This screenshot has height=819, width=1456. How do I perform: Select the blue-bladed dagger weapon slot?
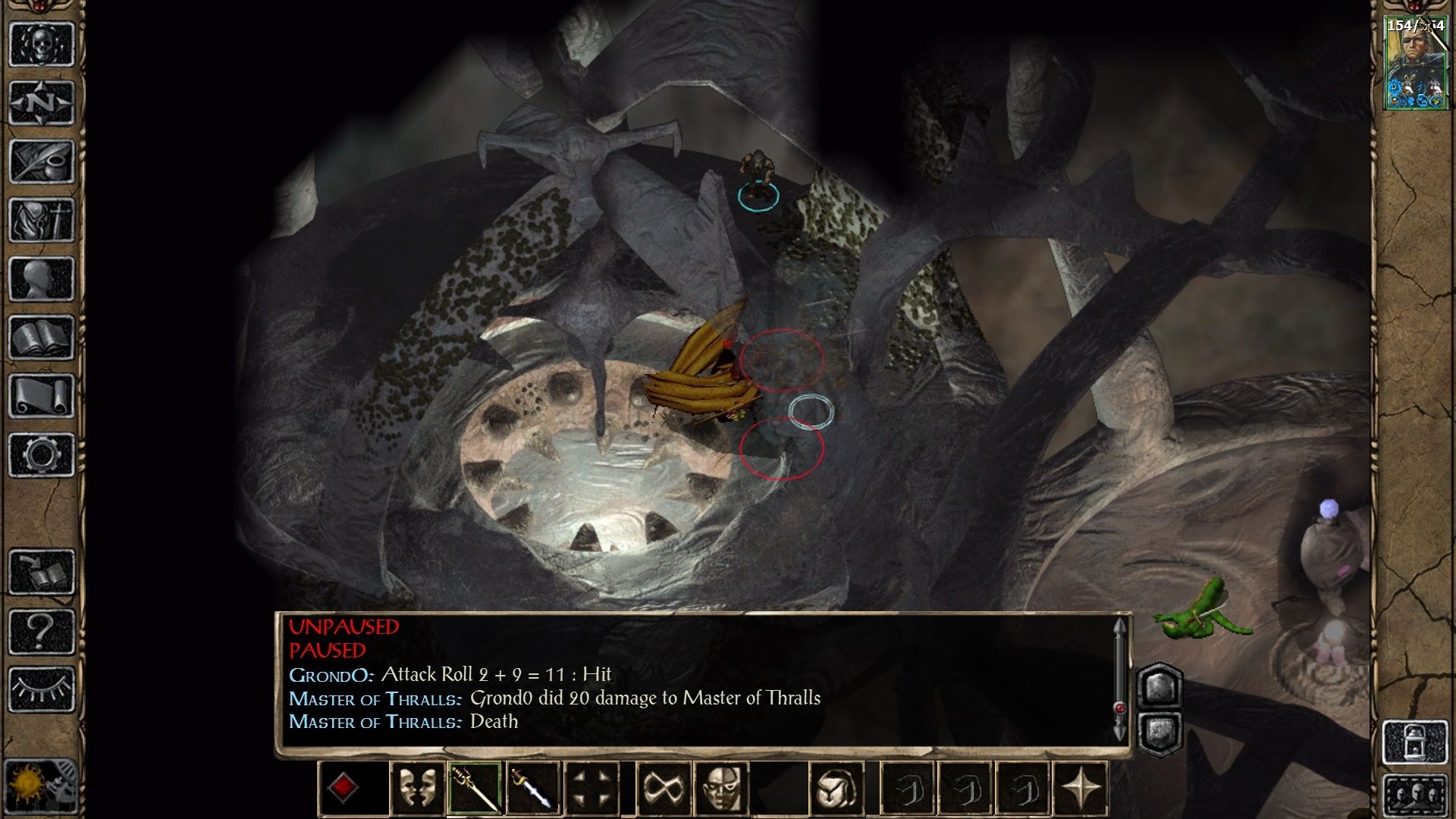(533, 789)
